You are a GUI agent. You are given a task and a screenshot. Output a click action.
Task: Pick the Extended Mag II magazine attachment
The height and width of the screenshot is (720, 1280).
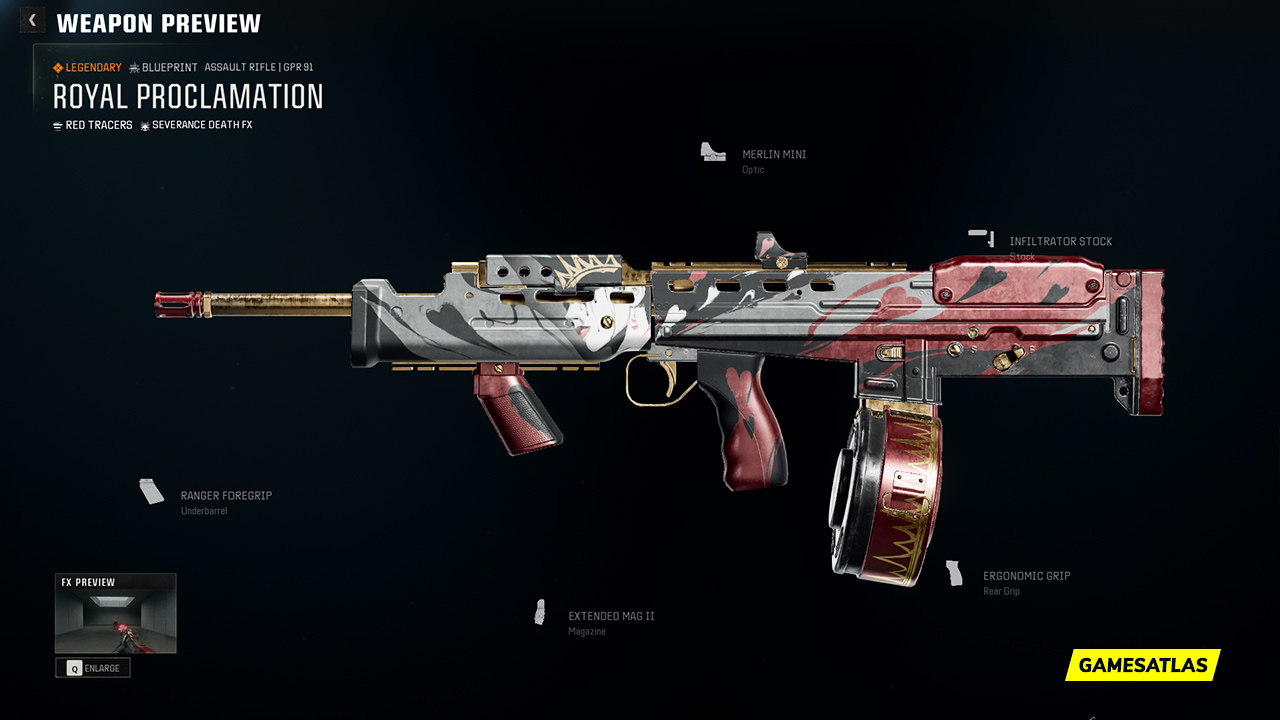point(611,617)
